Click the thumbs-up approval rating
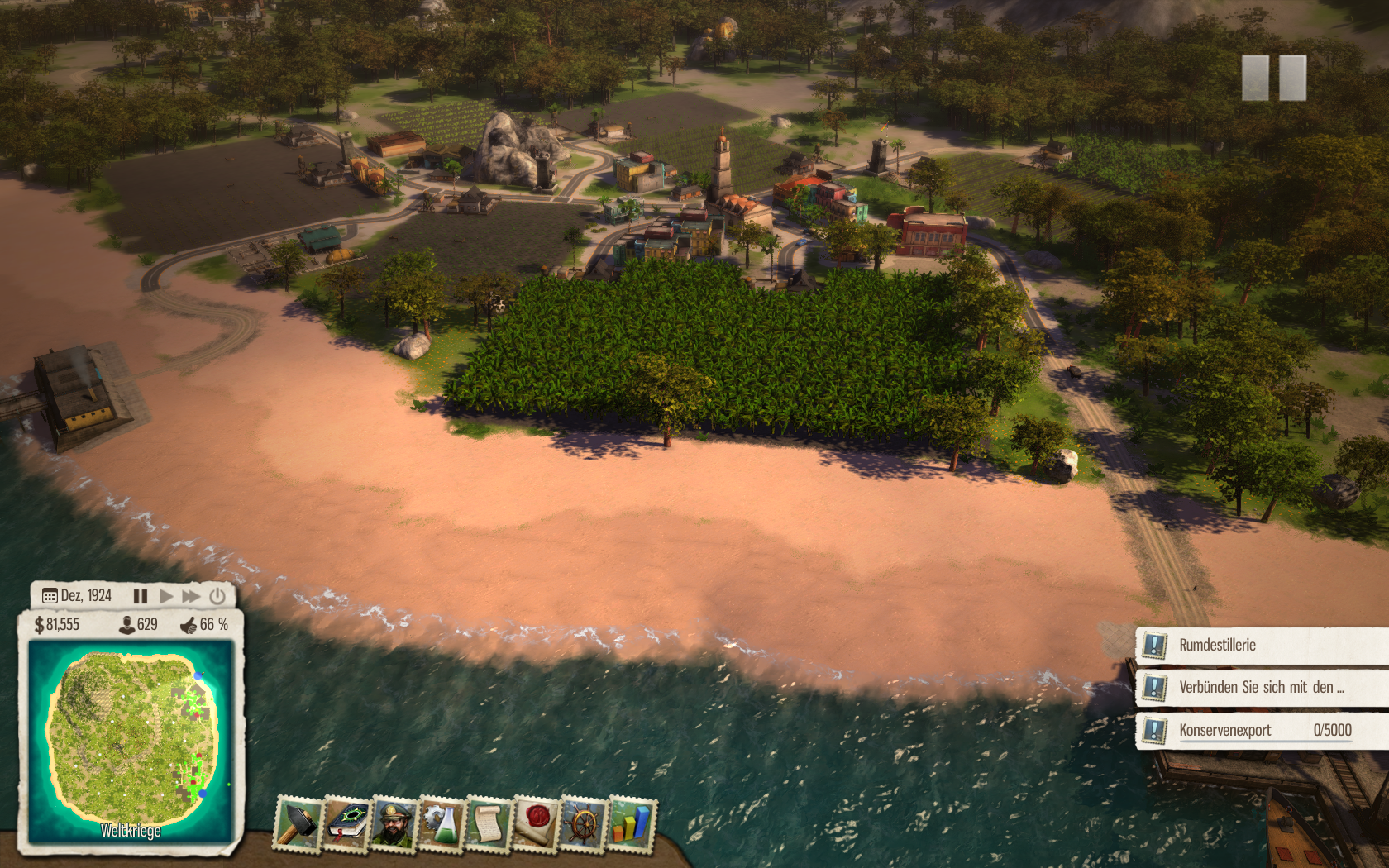Viewport: 1389px width, 868px height. tap(189, 625)
